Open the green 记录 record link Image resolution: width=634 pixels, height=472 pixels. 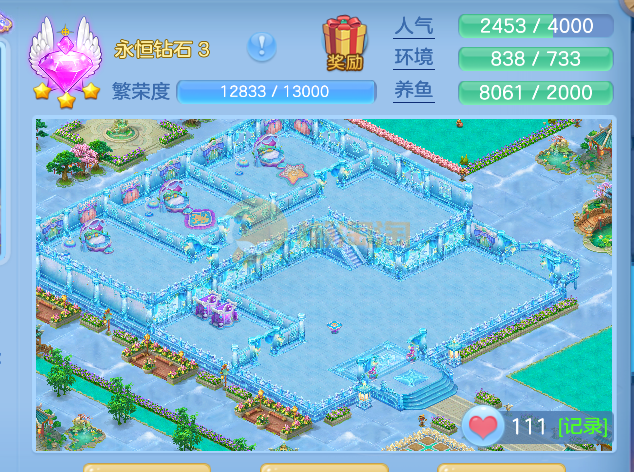[582, 427]
